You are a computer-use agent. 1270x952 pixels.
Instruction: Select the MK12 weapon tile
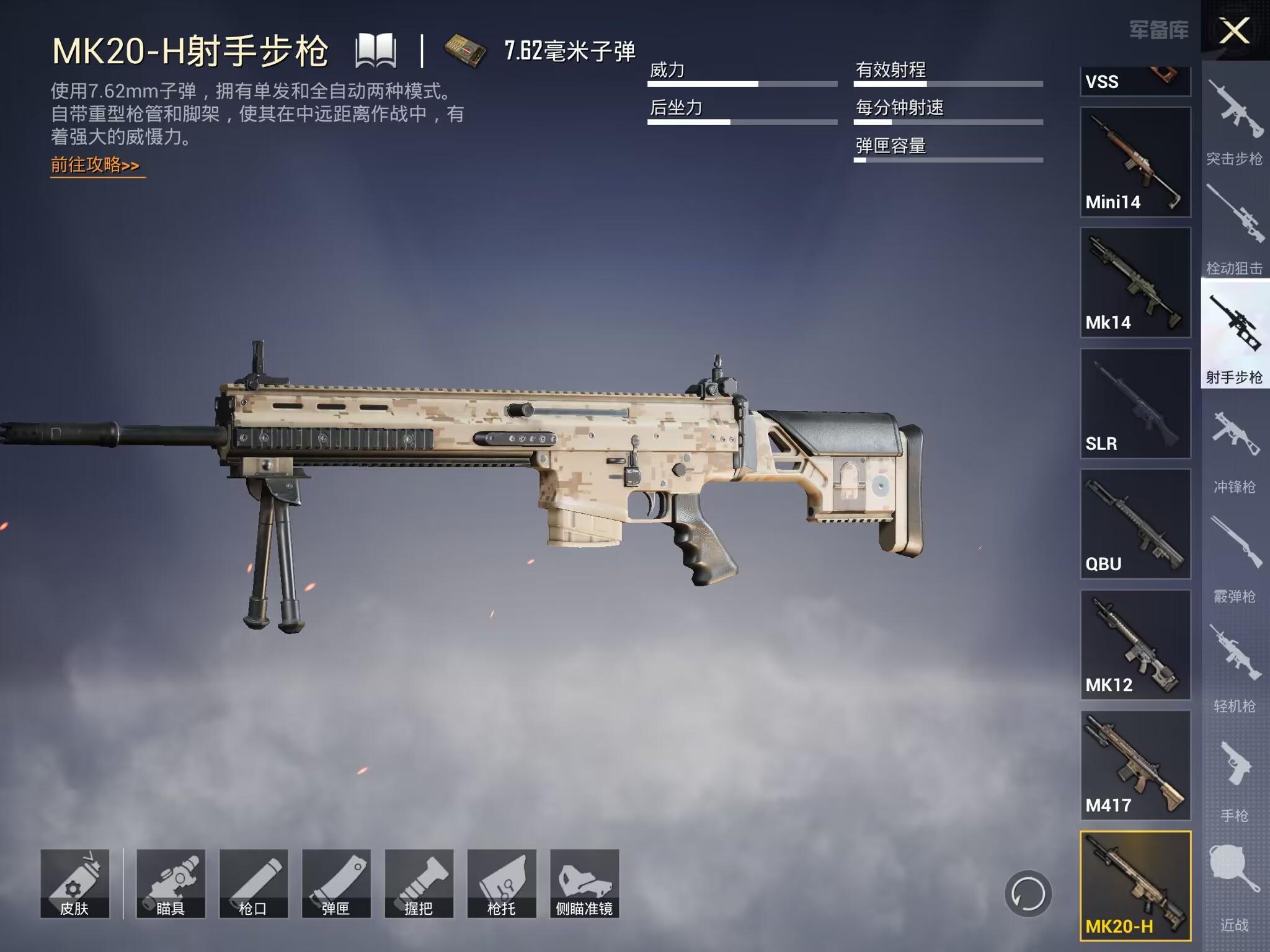(x=1135, y=645)
